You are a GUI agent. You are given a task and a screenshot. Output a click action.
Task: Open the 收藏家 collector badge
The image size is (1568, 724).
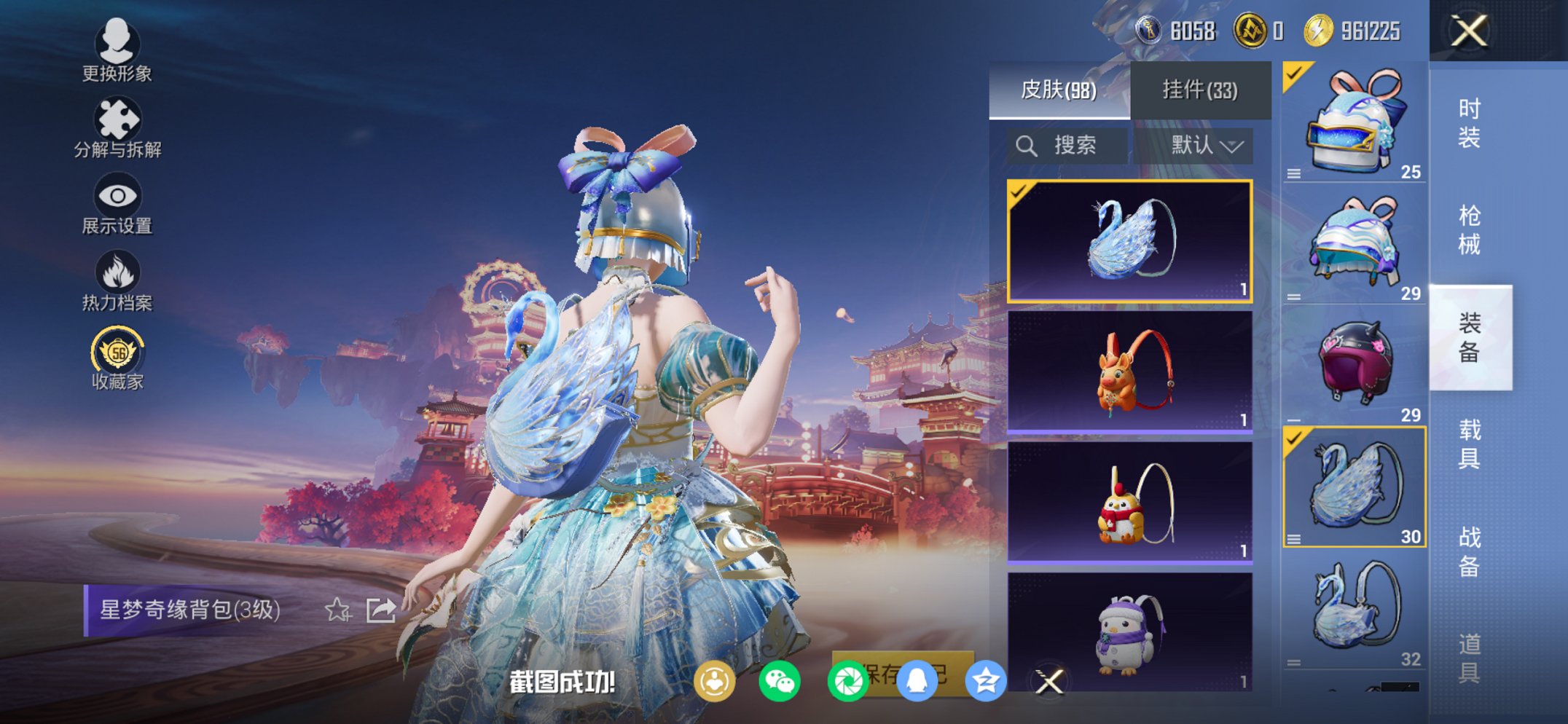click(x=117, y=357)
